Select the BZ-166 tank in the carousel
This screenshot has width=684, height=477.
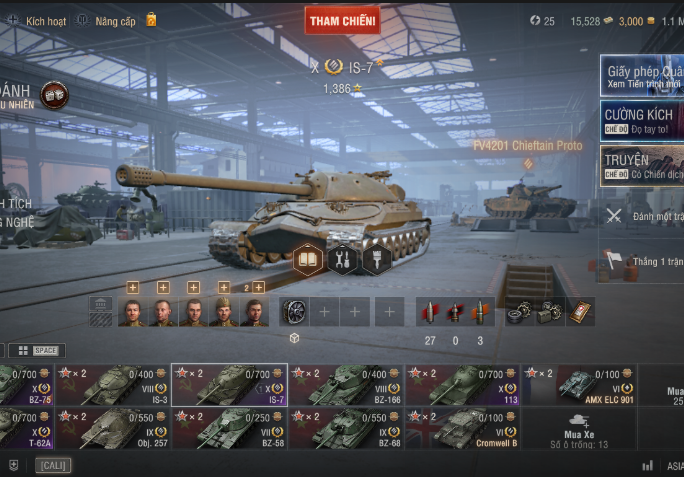pyautogui.click(x=346, y=385)
